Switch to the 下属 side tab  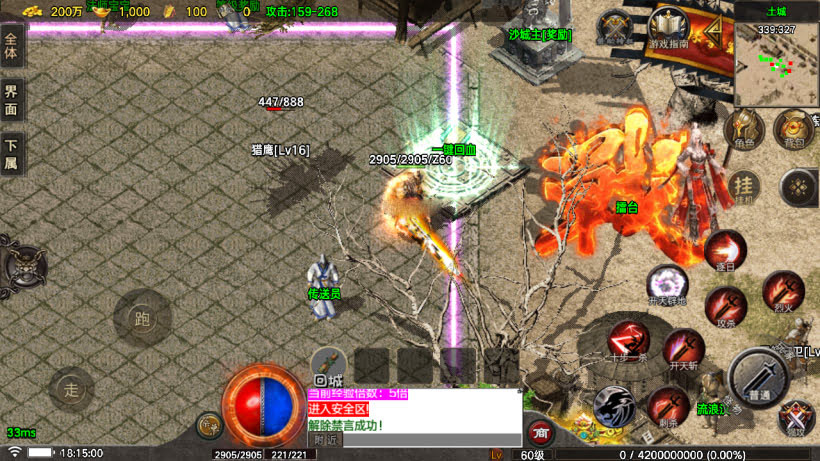point(12,156)
